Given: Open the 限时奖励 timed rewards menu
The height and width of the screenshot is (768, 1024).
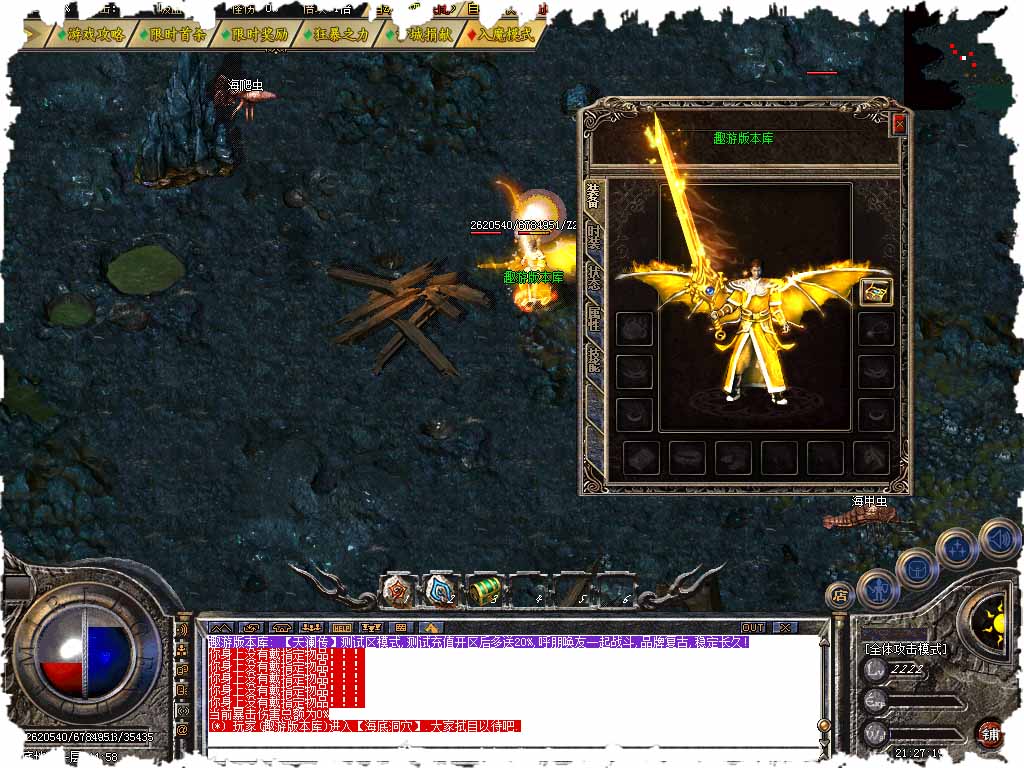Looking at the screenshot, I should click(258, 33).
